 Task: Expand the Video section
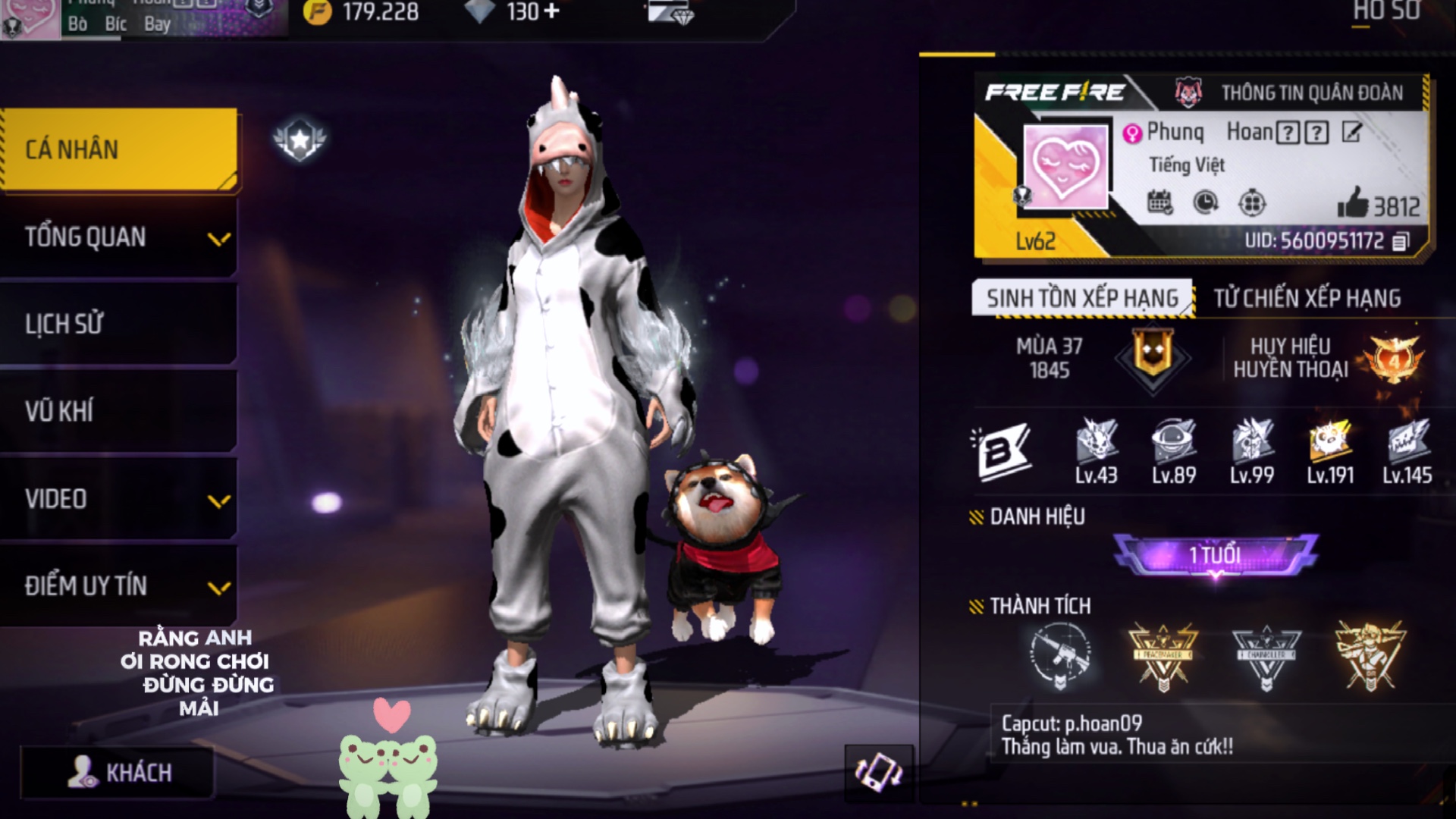(120, 499)
